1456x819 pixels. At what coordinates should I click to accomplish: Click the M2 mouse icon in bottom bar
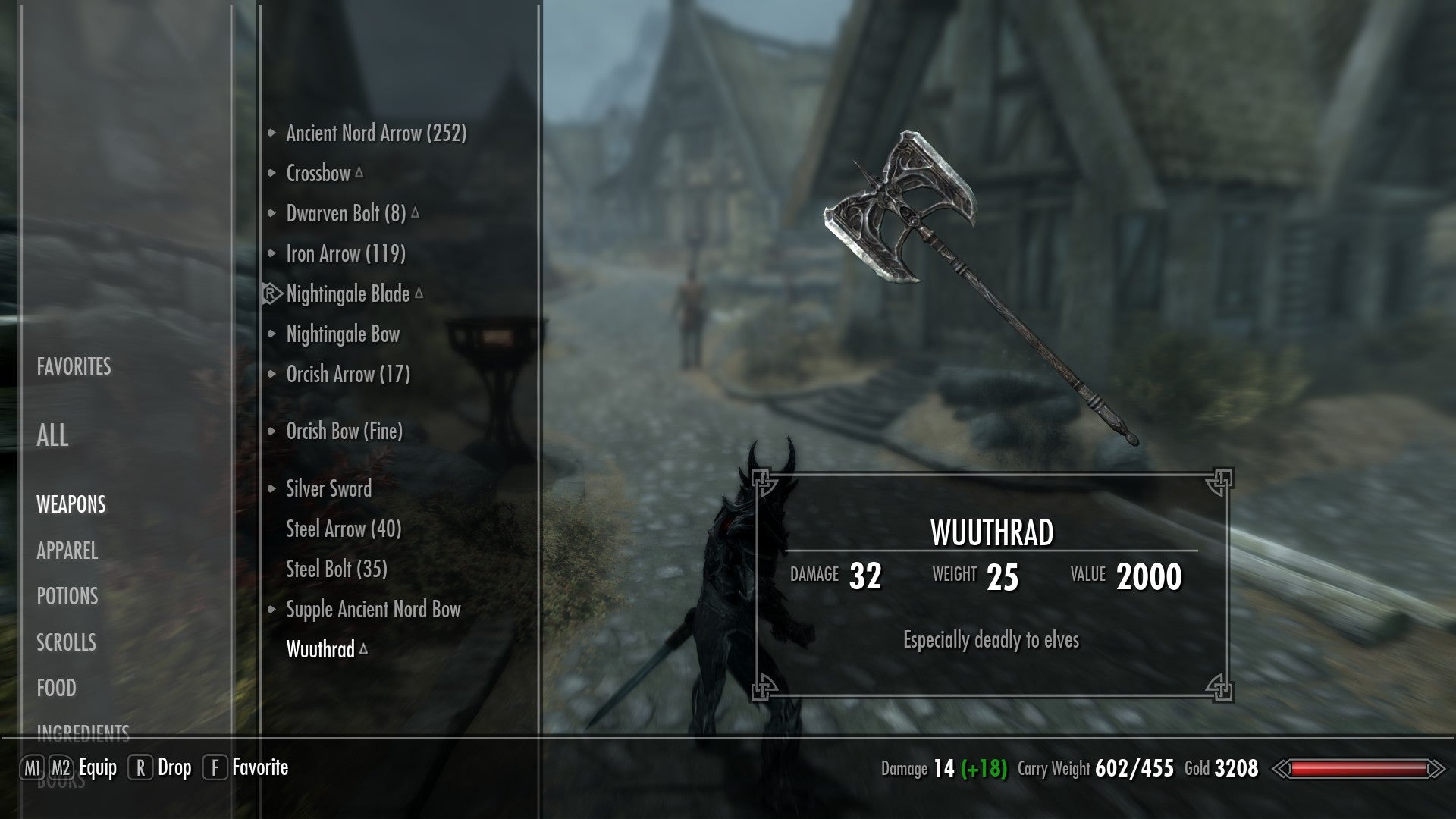coord(61,767)
